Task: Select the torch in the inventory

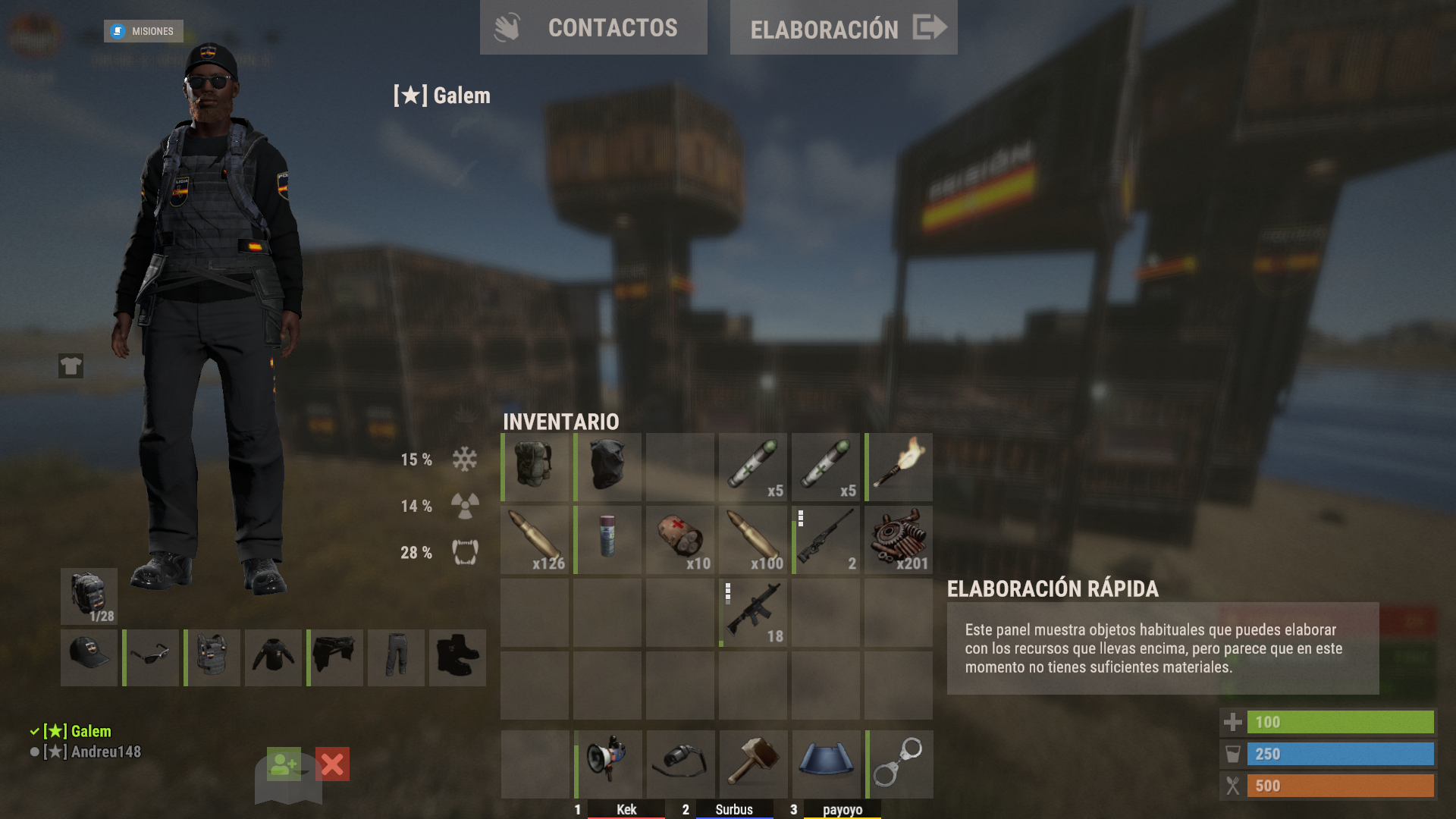Action: (898, 466)
